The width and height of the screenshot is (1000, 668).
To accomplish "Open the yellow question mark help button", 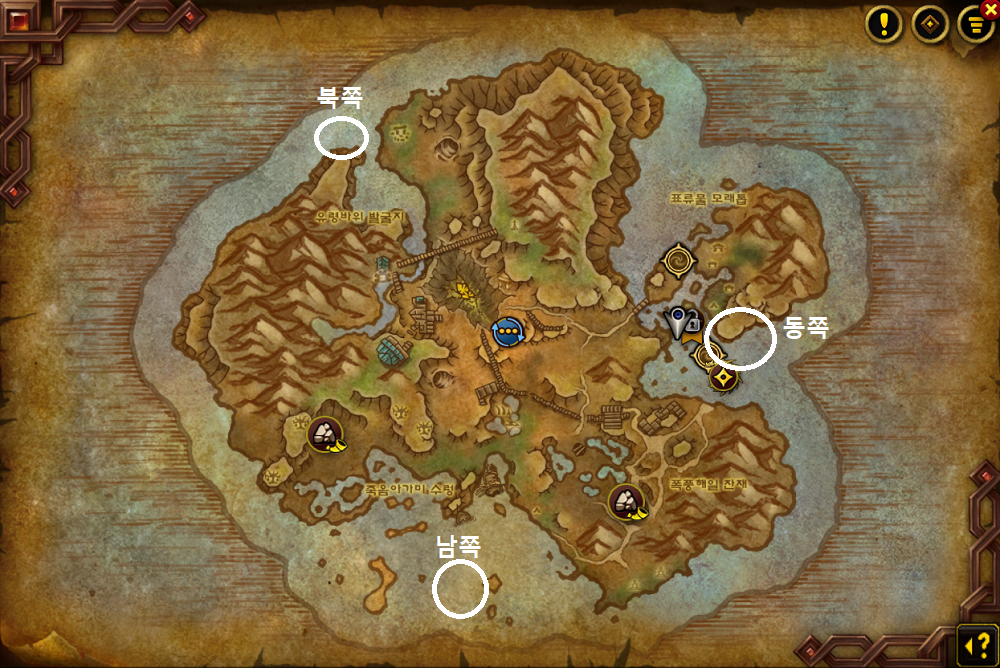I will click(x=973, y=641).
